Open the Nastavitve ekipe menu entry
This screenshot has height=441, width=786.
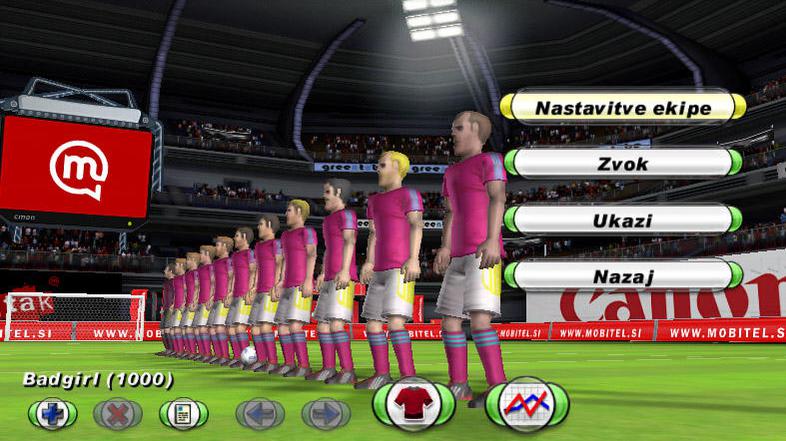[623, 107]
